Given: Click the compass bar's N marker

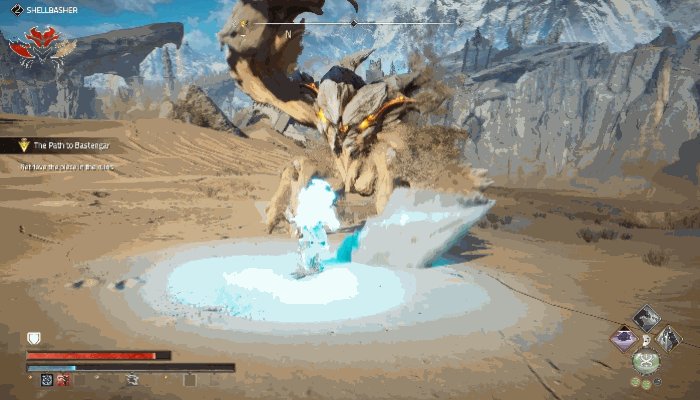Looking at the screenshot, I should 288,33.
